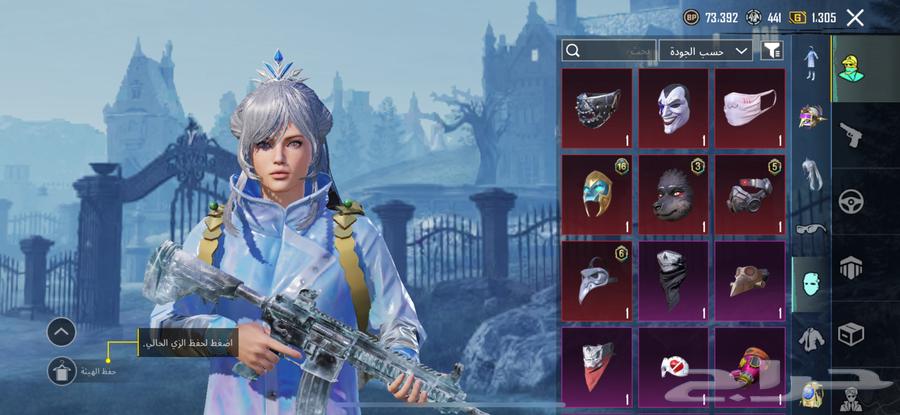Close the inventory screen
This screenshot has width=900, height=415.
click(855, 17)
